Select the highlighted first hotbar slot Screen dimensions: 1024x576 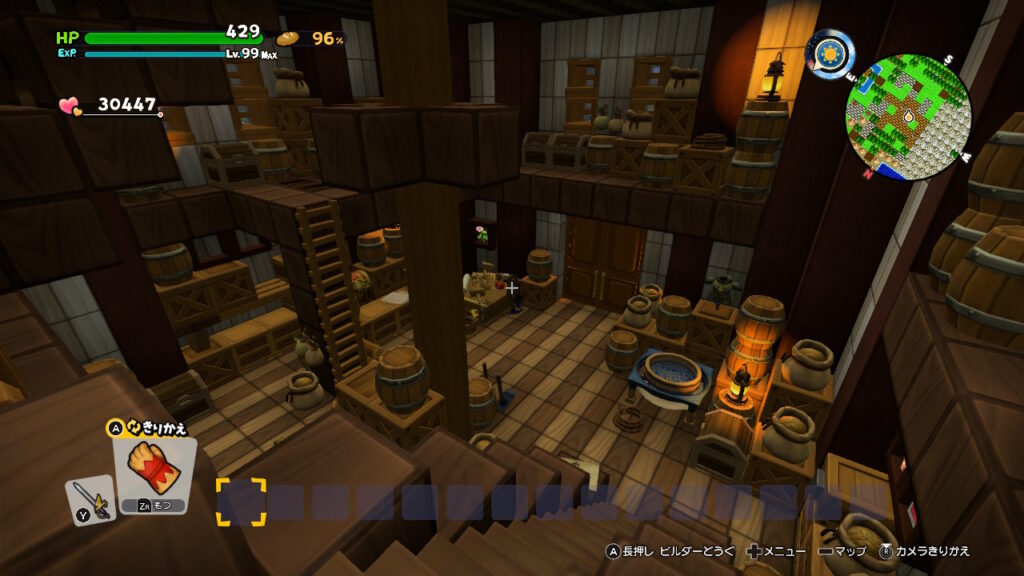241,502
